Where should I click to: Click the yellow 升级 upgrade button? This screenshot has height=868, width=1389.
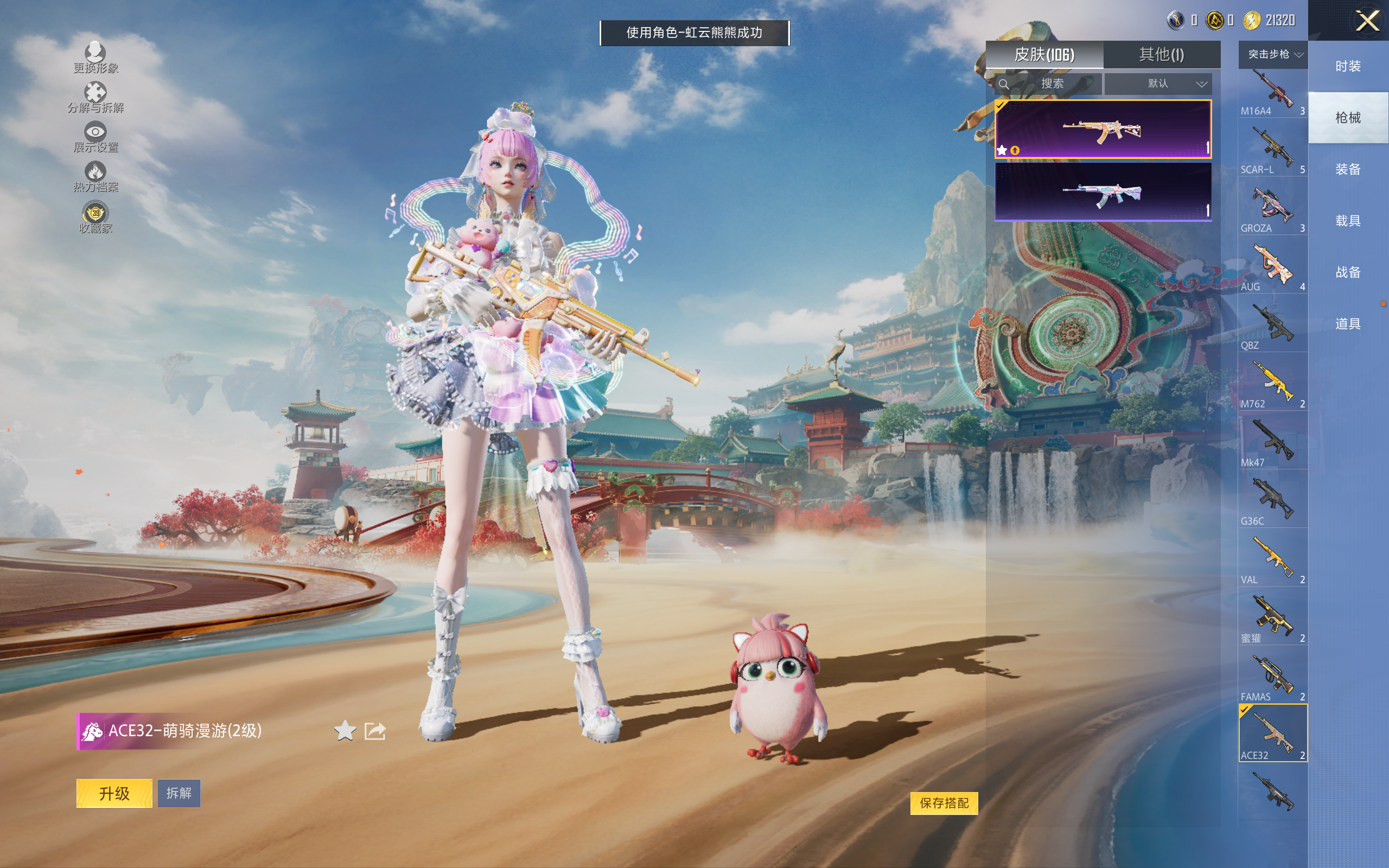coord(114,793)
